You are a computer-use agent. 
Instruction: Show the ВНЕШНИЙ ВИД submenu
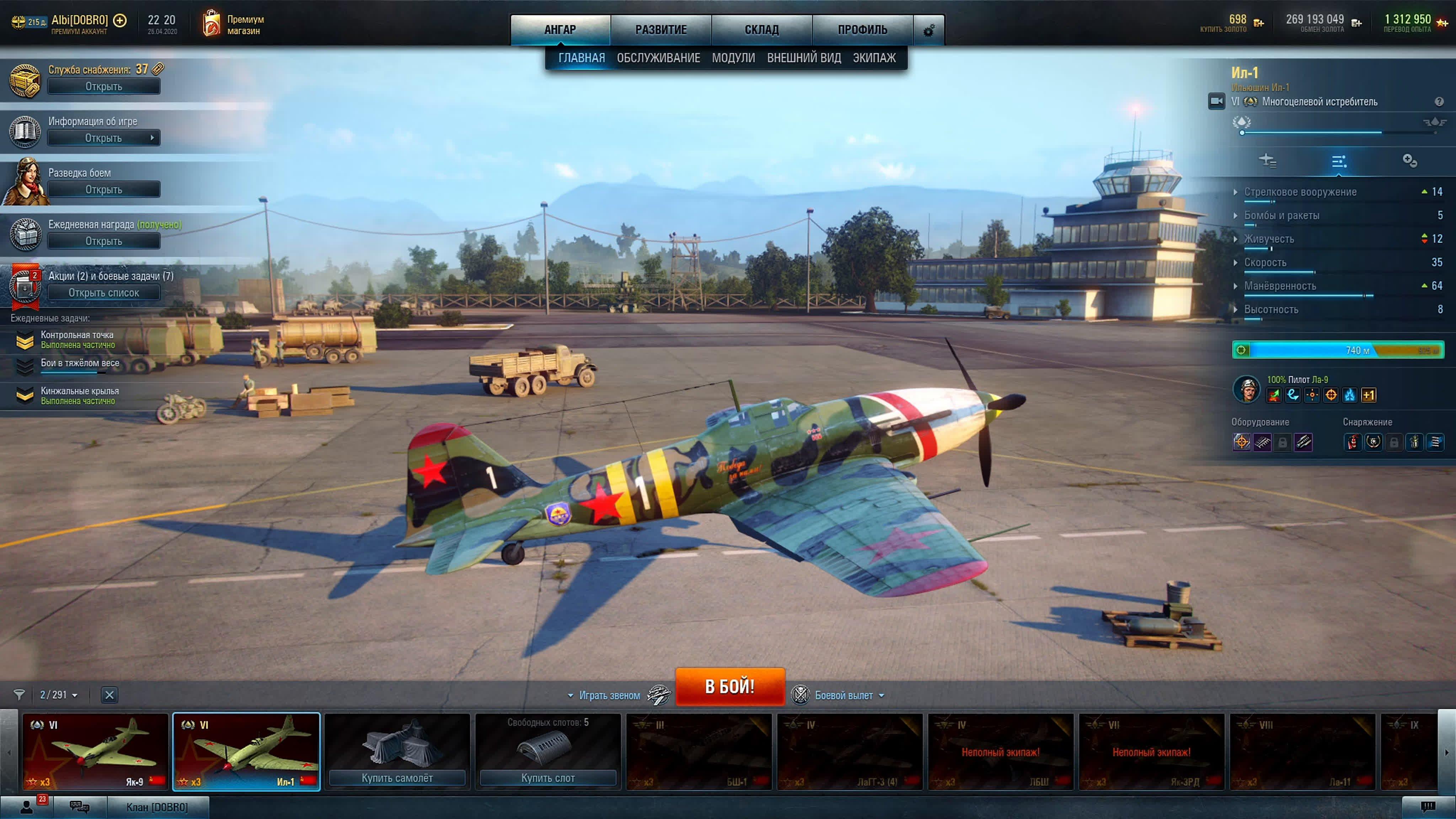pyautogui.click(x=804, y=58)
